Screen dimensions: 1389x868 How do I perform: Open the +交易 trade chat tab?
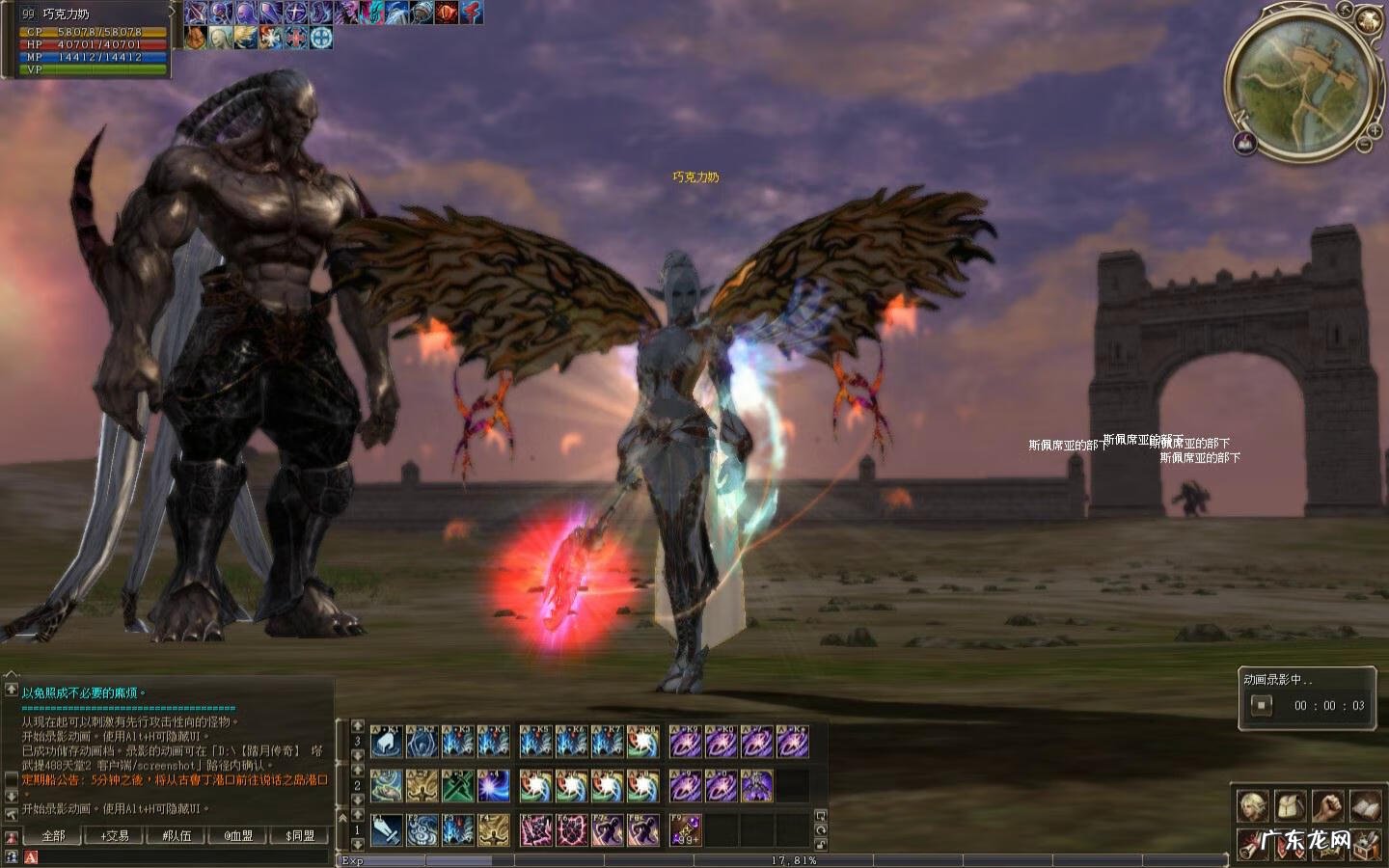tap(115, 835)
